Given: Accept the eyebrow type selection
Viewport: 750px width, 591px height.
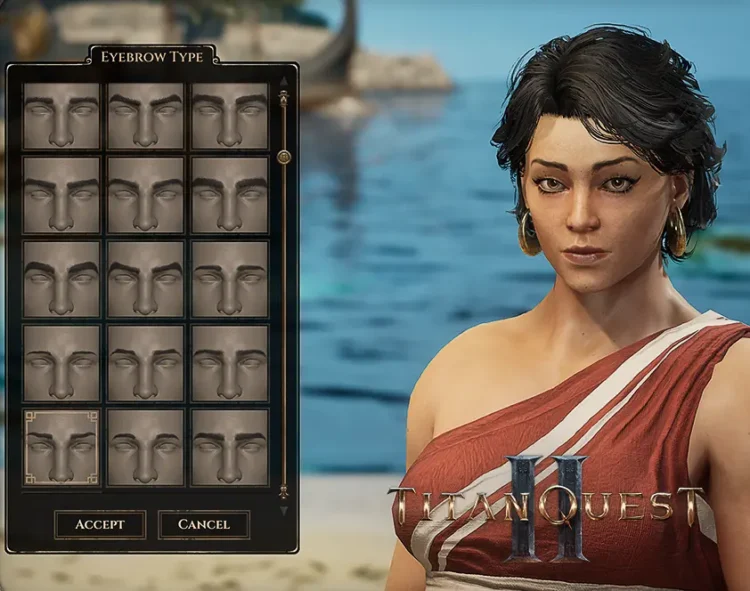Looking at the screenshot, I should (100, 524).
